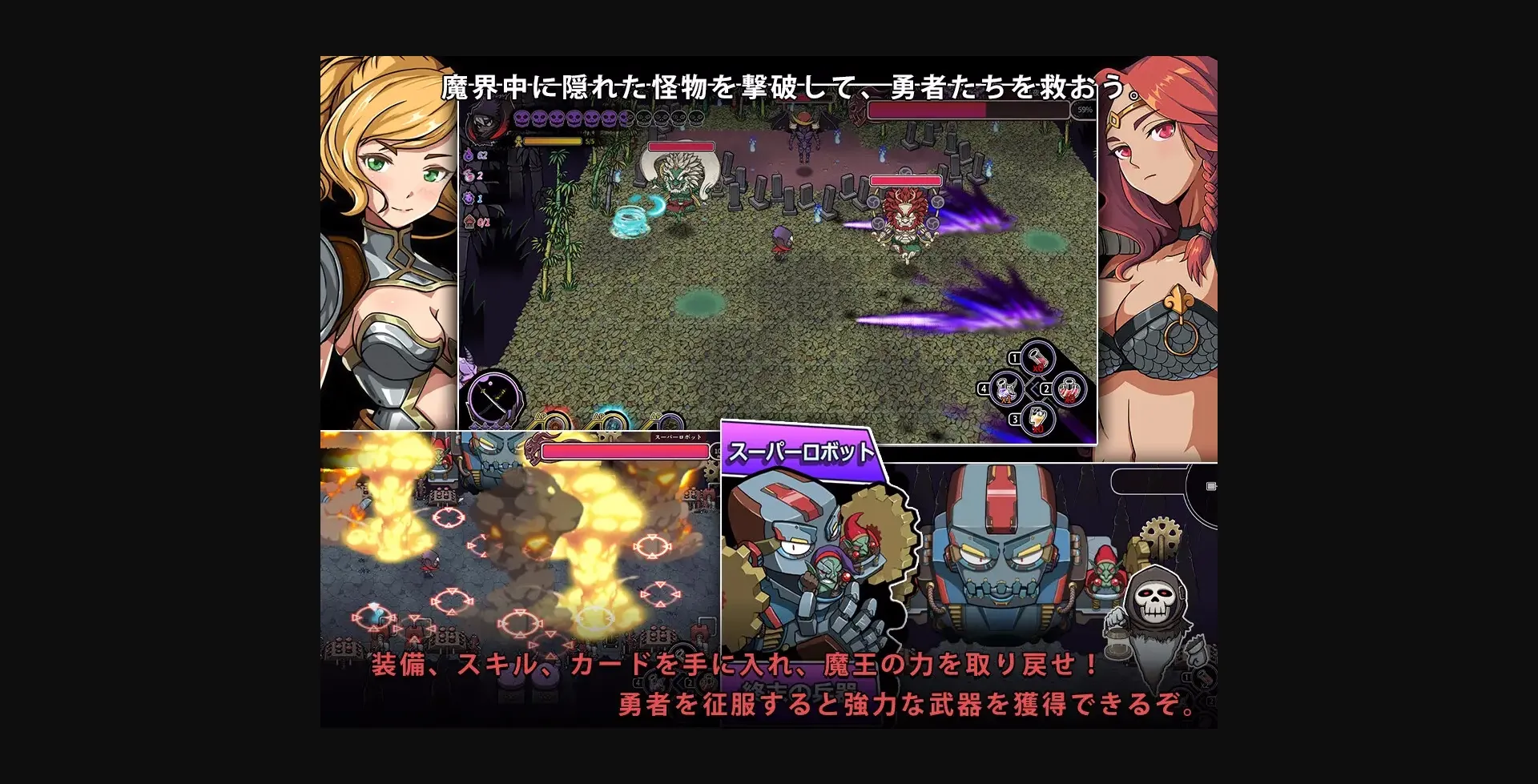
Task: Click the yellow experience bar showing 5/5
Action: pyautogui.click(x=552, y=141)
